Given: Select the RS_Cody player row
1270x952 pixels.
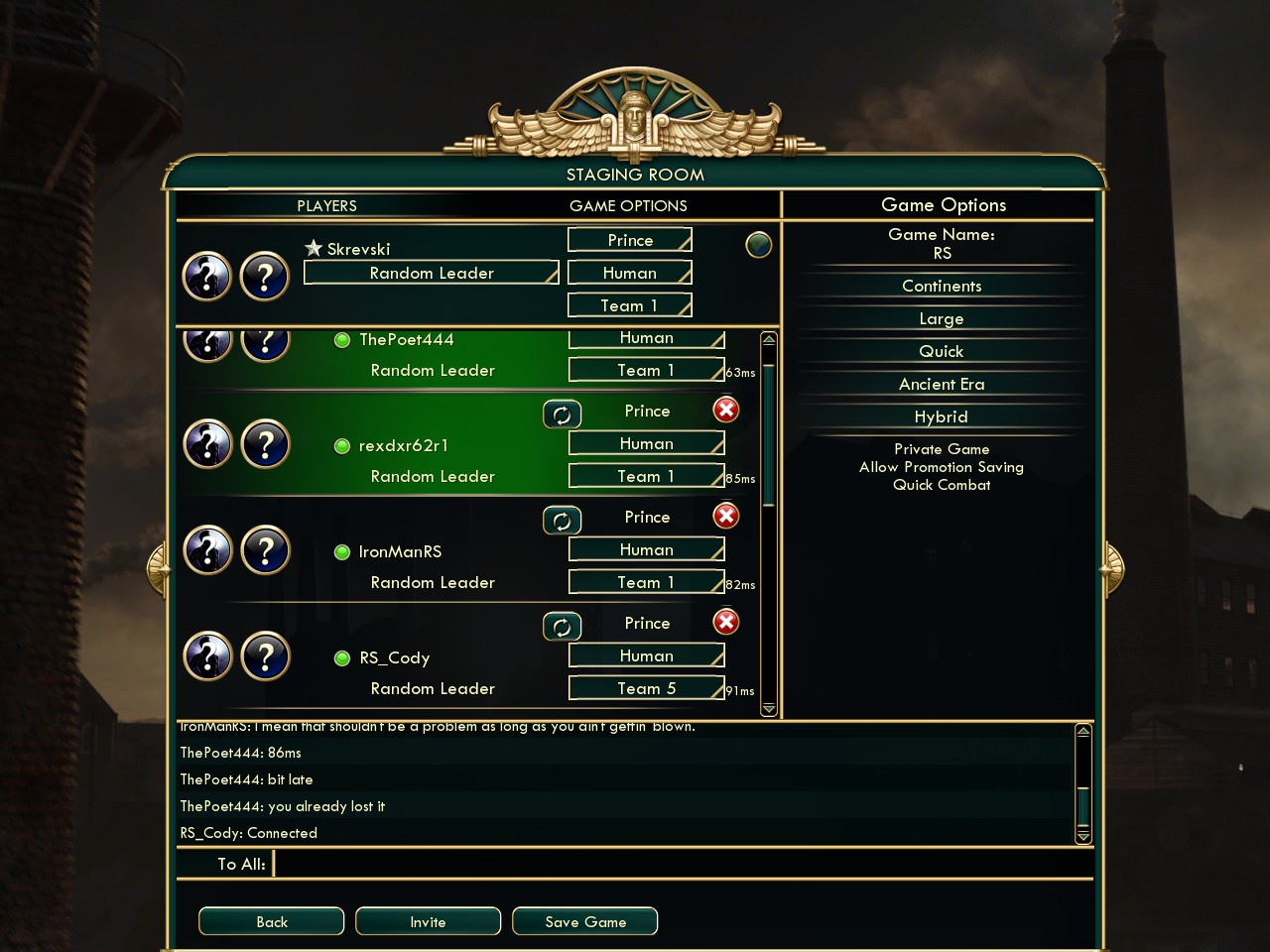Looking at the screenshot, I should [395, 657].
